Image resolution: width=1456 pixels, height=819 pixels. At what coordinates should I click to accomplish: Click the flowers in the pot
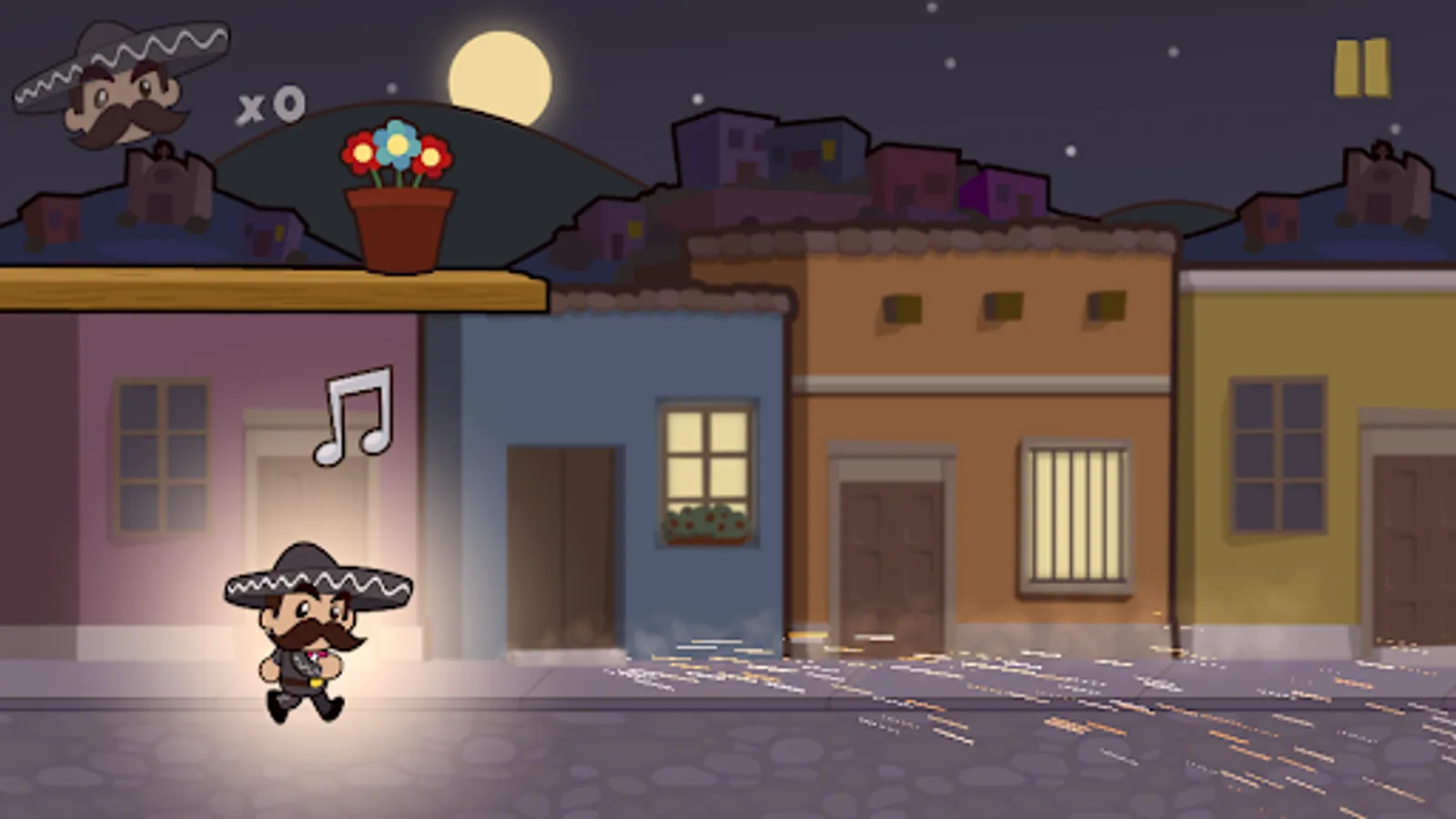click(397, 150)
